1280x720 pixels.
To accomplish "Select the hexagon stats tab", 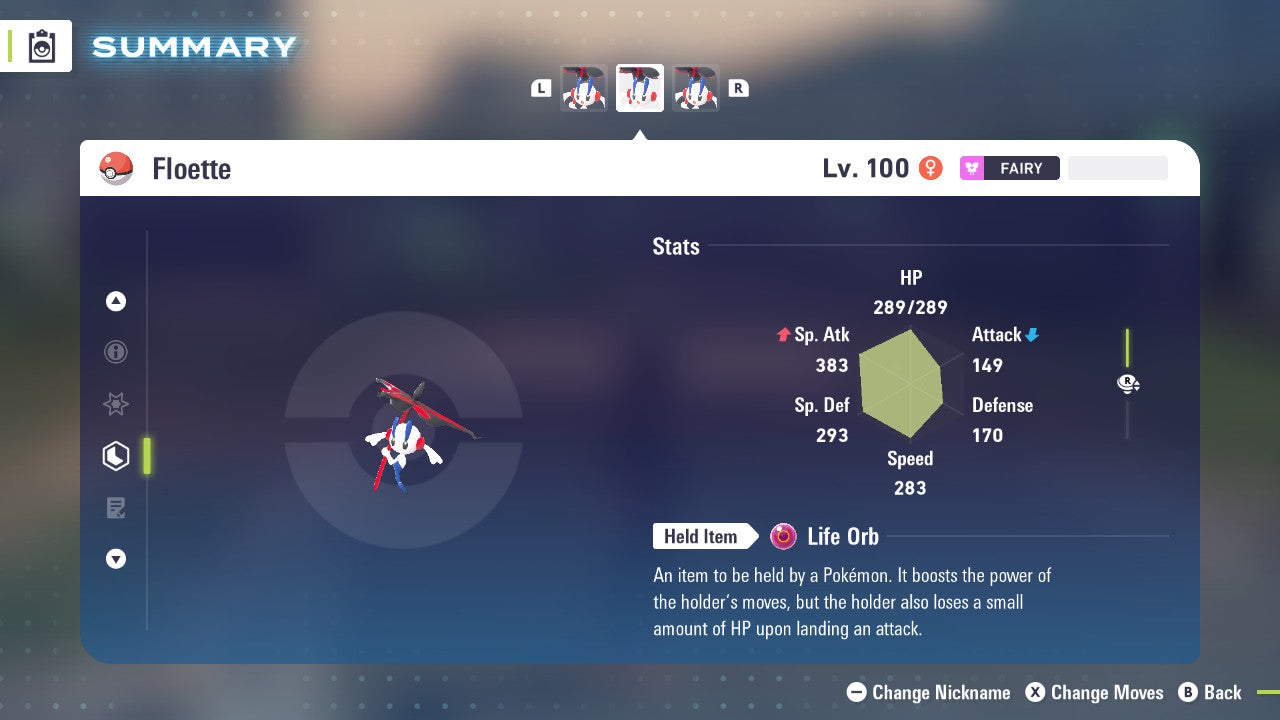I will pyautogui.click(x=116, y=456).
